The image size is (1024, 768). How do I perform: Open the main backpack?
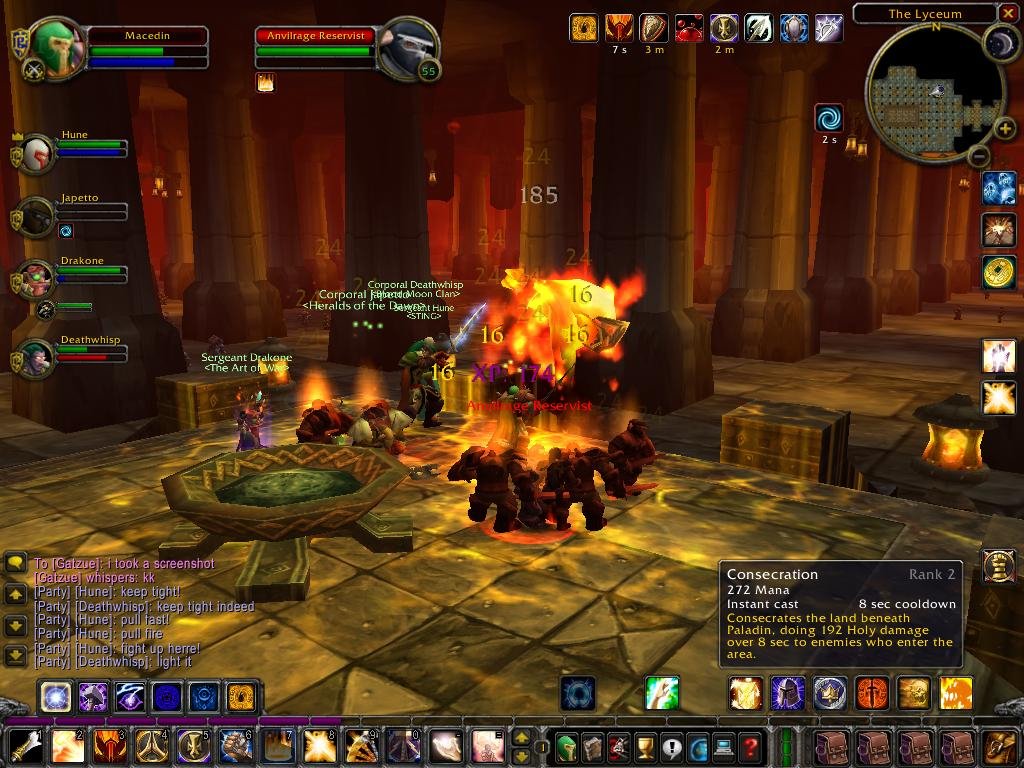[x=1000, y=746]
